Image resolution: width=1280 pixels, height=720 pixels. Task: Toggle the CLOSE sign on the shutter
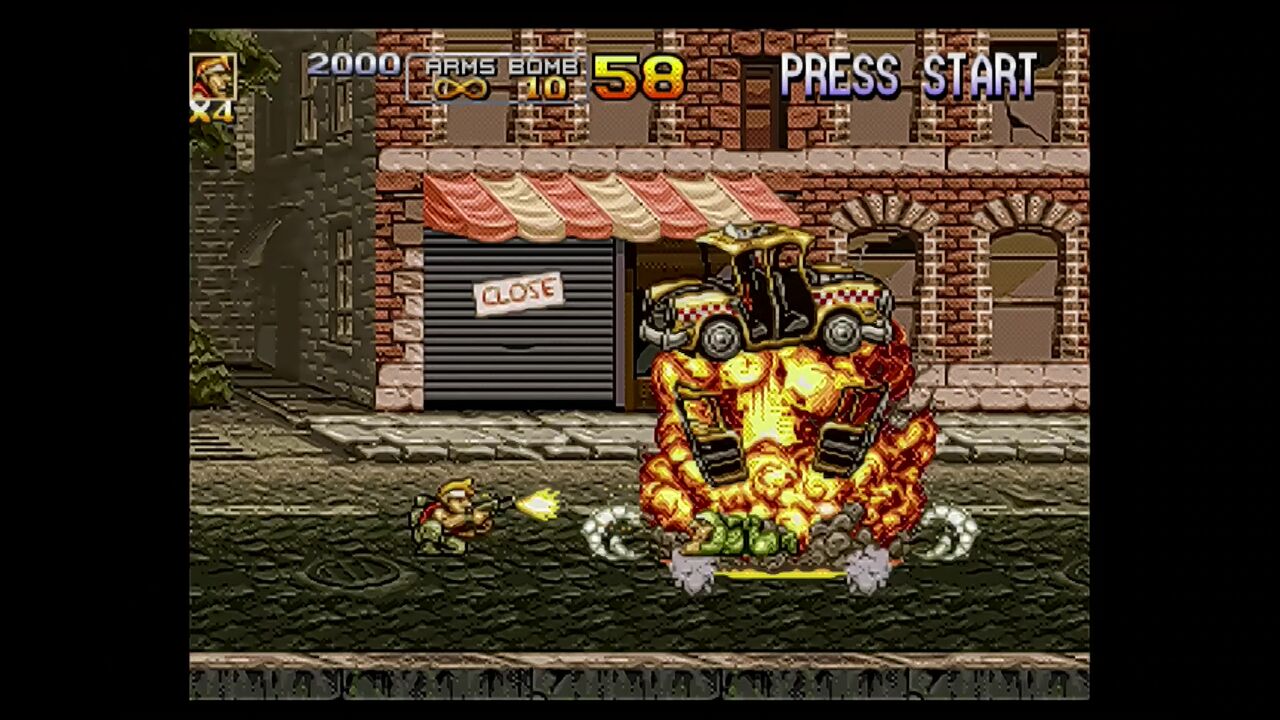520,292
